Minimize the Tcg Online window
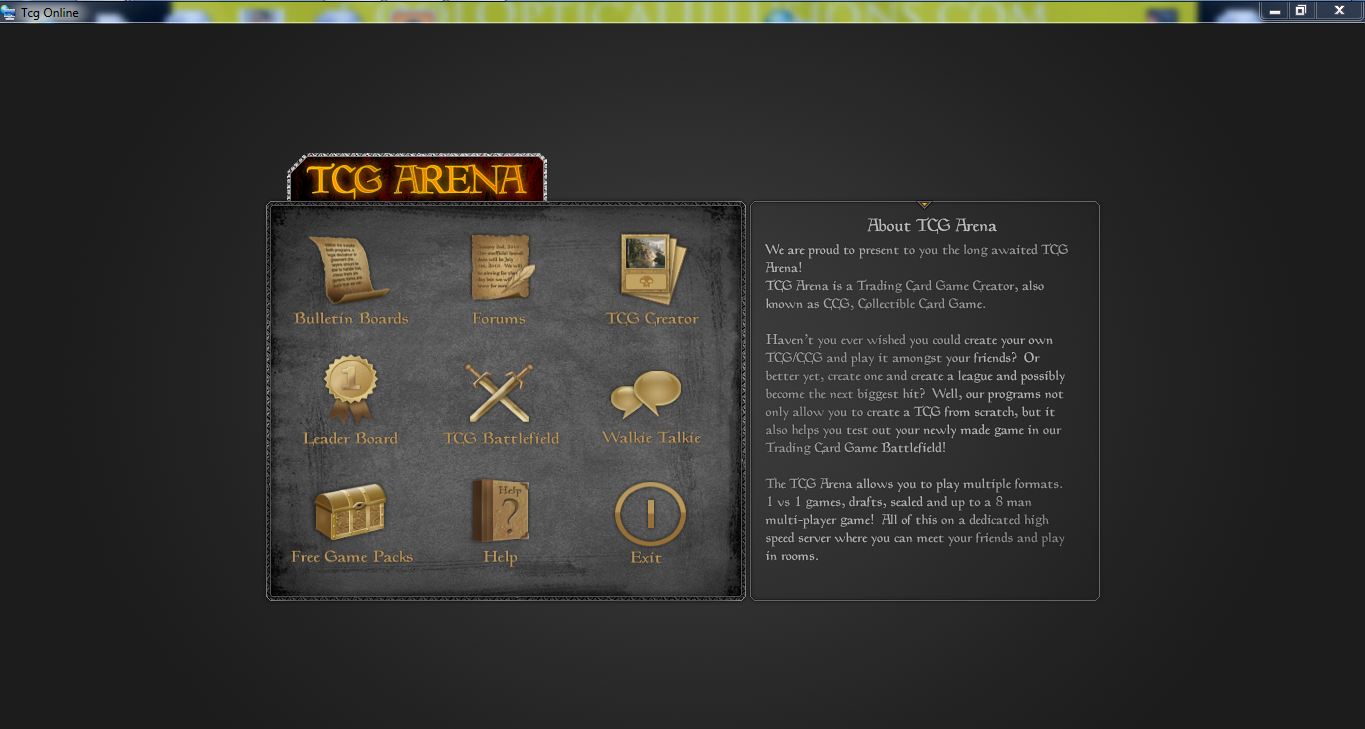The image size is (1365, 729). point(1274,11)
